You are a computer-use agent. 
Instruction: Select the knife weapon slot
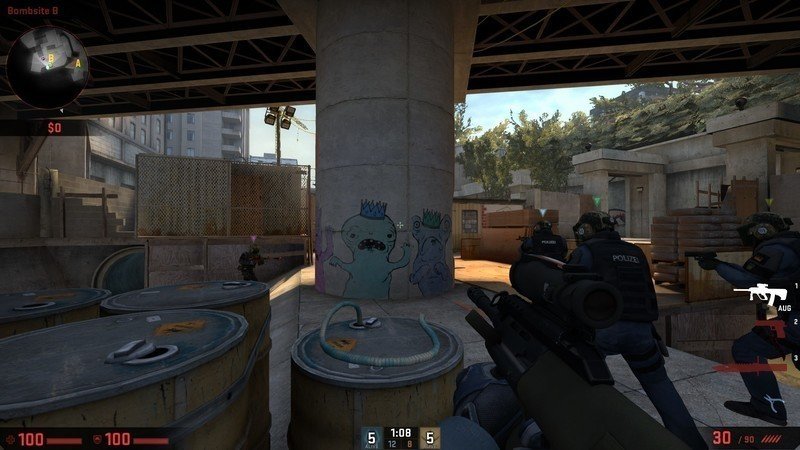(760, 367)
